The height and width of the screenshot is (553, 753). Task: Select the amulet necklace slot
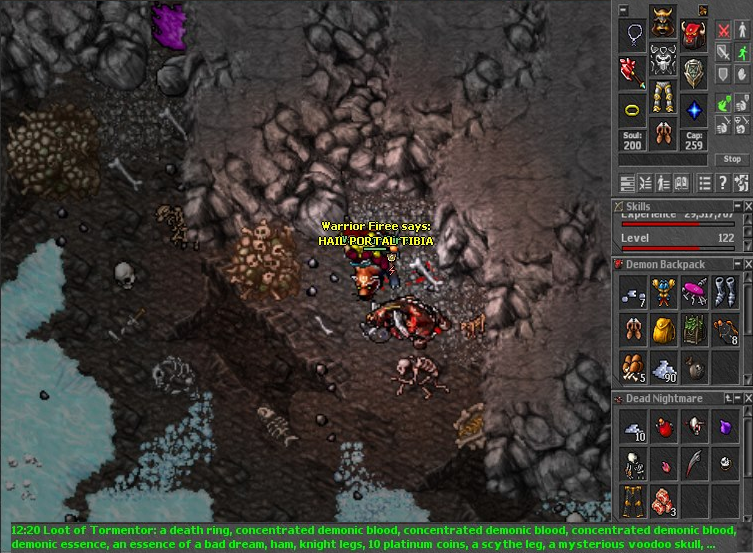point(632,36)
